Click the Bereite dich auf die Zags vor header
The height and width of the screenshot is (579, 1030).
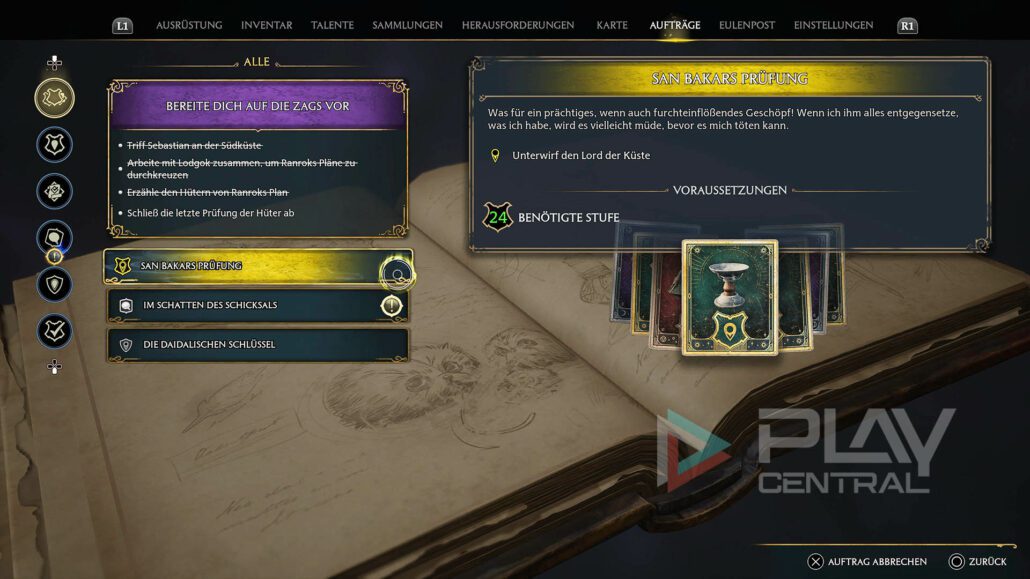257,106
